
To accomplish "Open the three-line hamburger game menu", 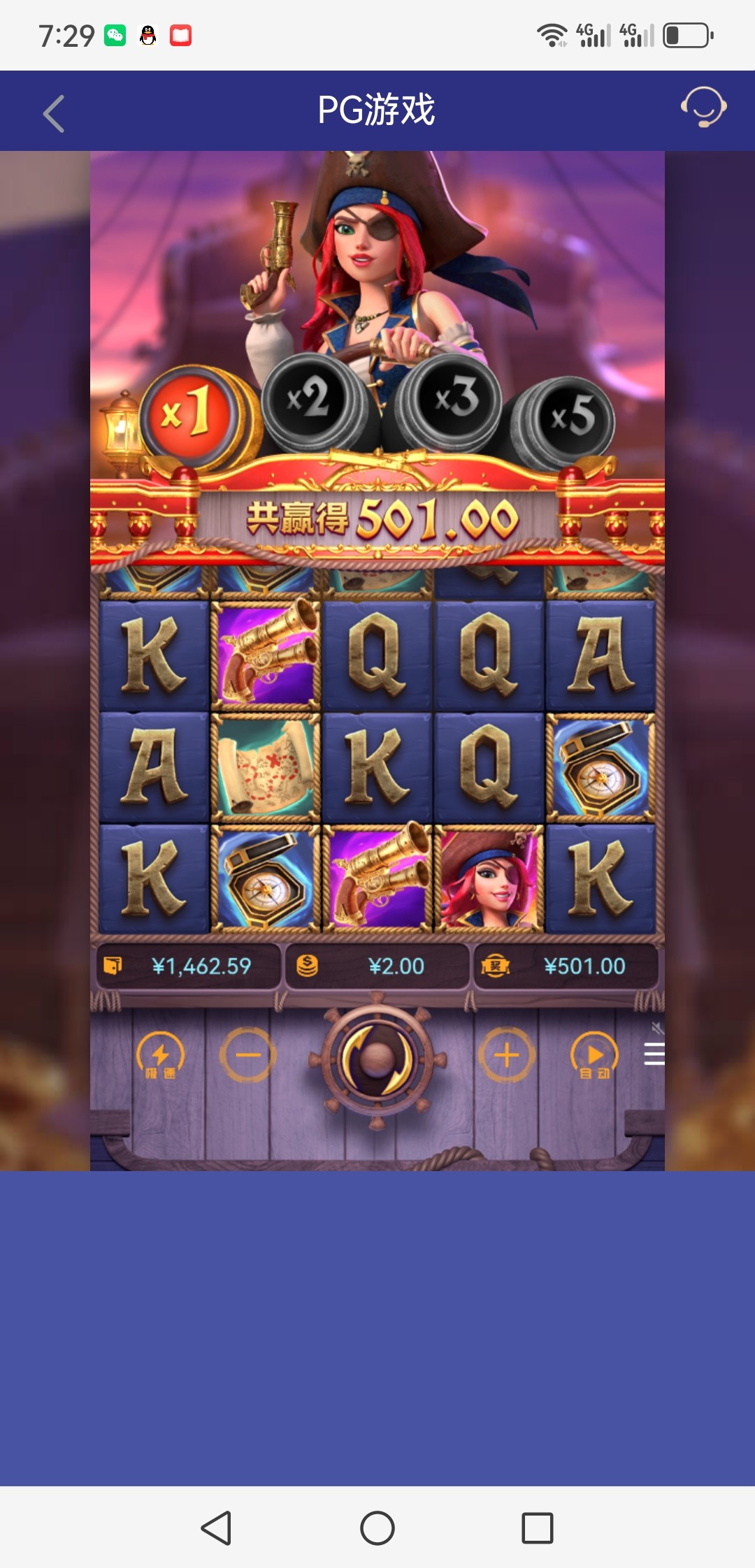I will 654,1054.
